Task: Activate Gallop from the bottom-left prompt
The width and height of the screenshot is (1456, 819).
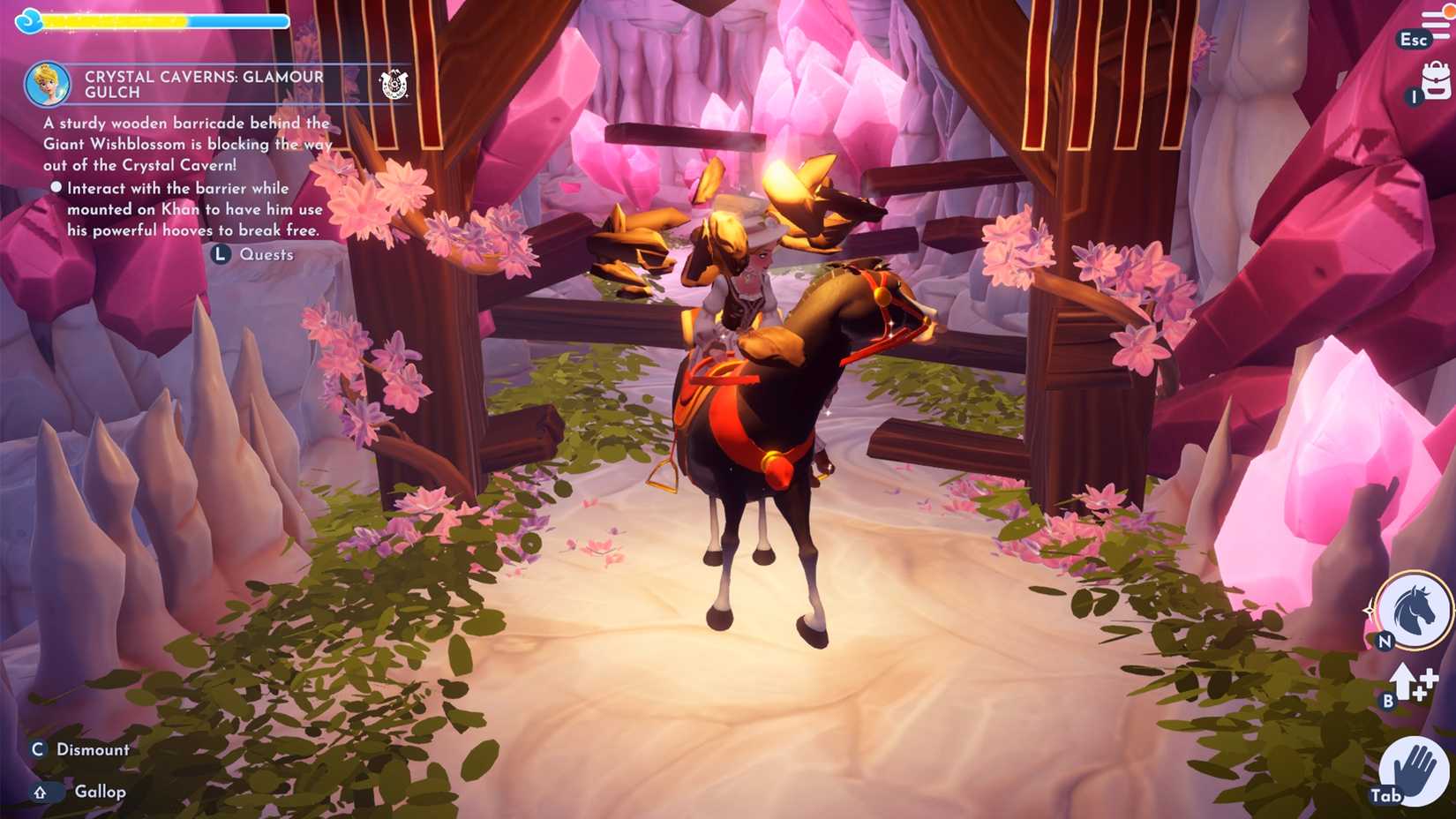Action: pyautogui.click(x=97, y=792)
